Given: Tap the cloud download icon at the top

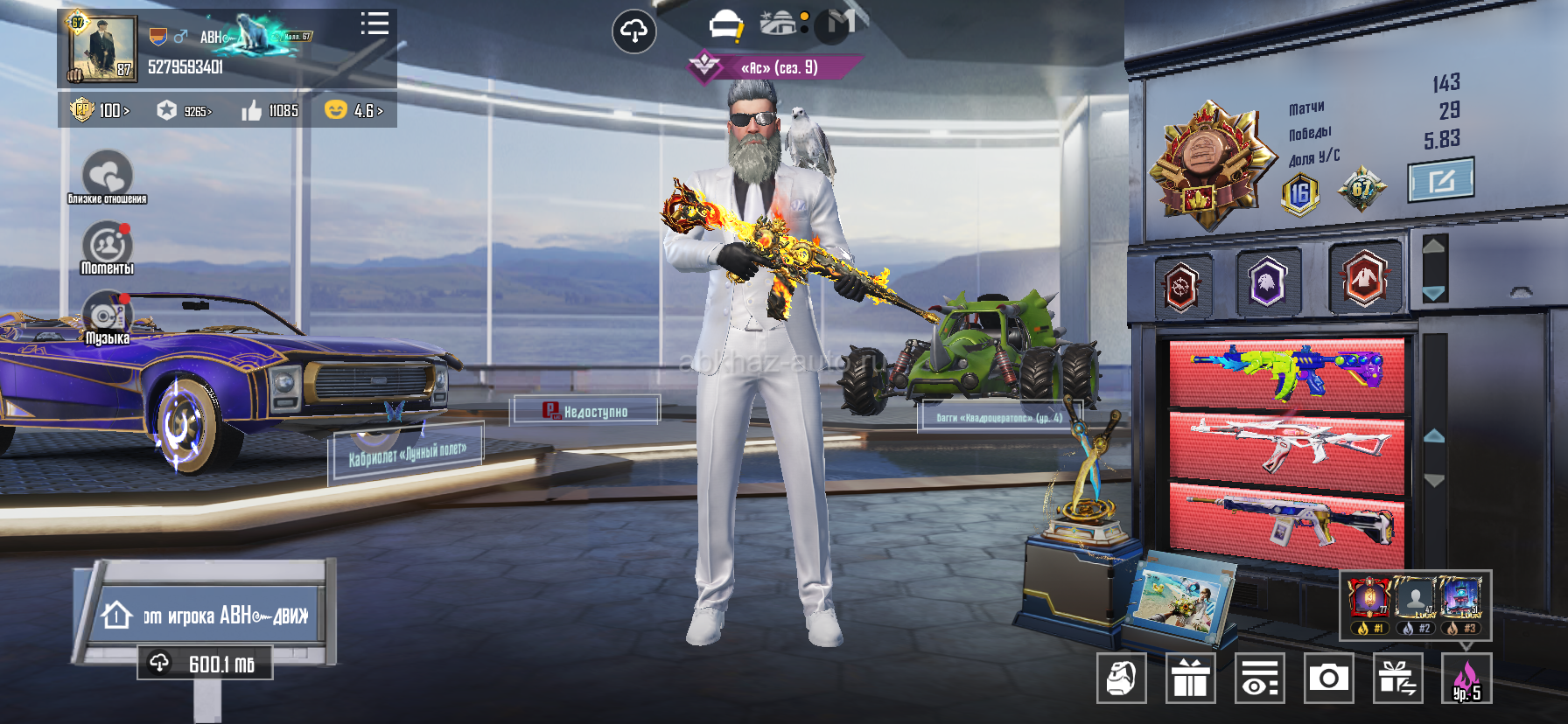Looking at the screenshot, I should 633,32.
